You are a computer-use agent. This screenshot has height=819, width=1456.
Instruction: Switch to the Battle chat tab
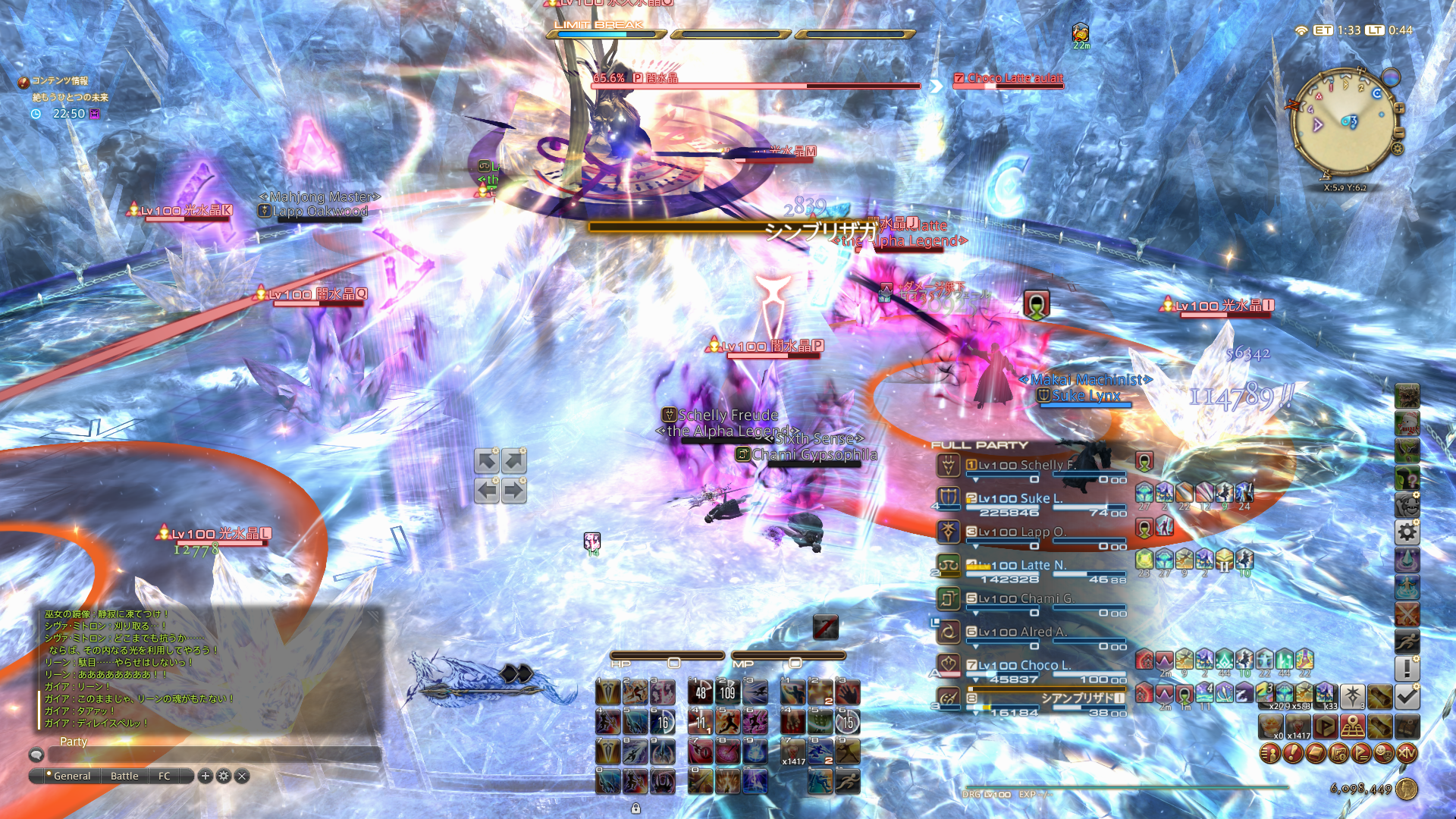pyautogui.click(x=123, y=776)
